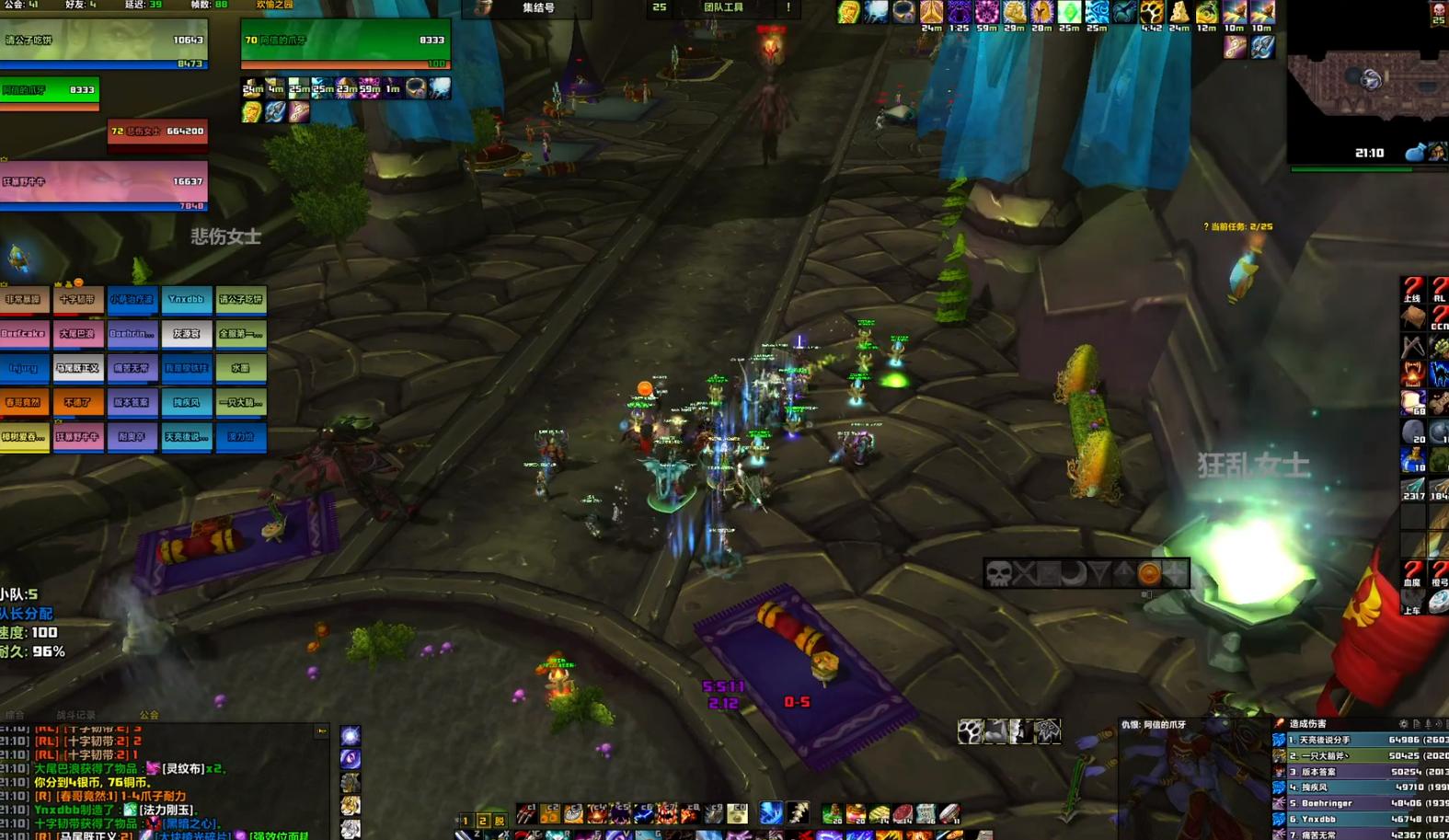1449x840 pixels.
Task: Select the skull raid target marker
Action: (x=999, y=574)
